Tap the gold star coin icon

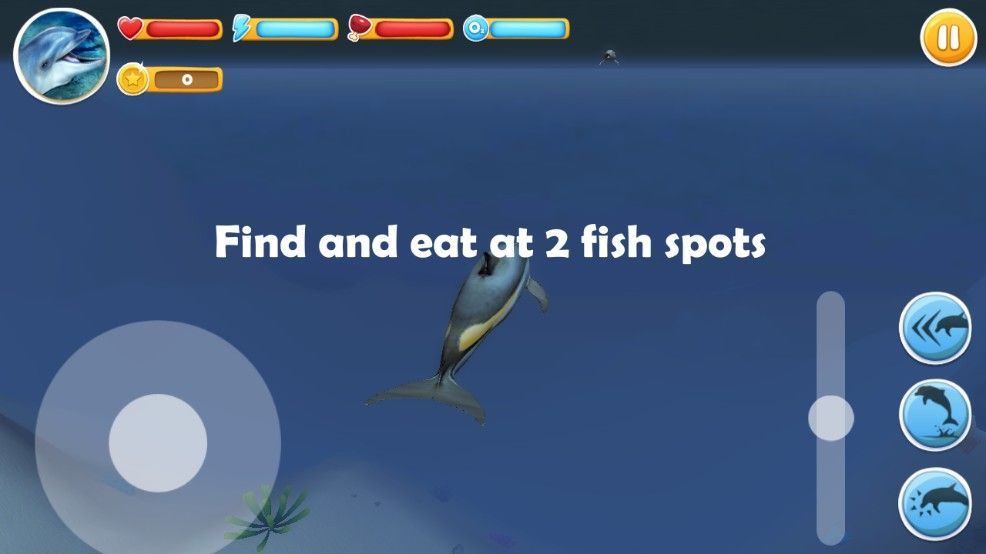(132, 79)
